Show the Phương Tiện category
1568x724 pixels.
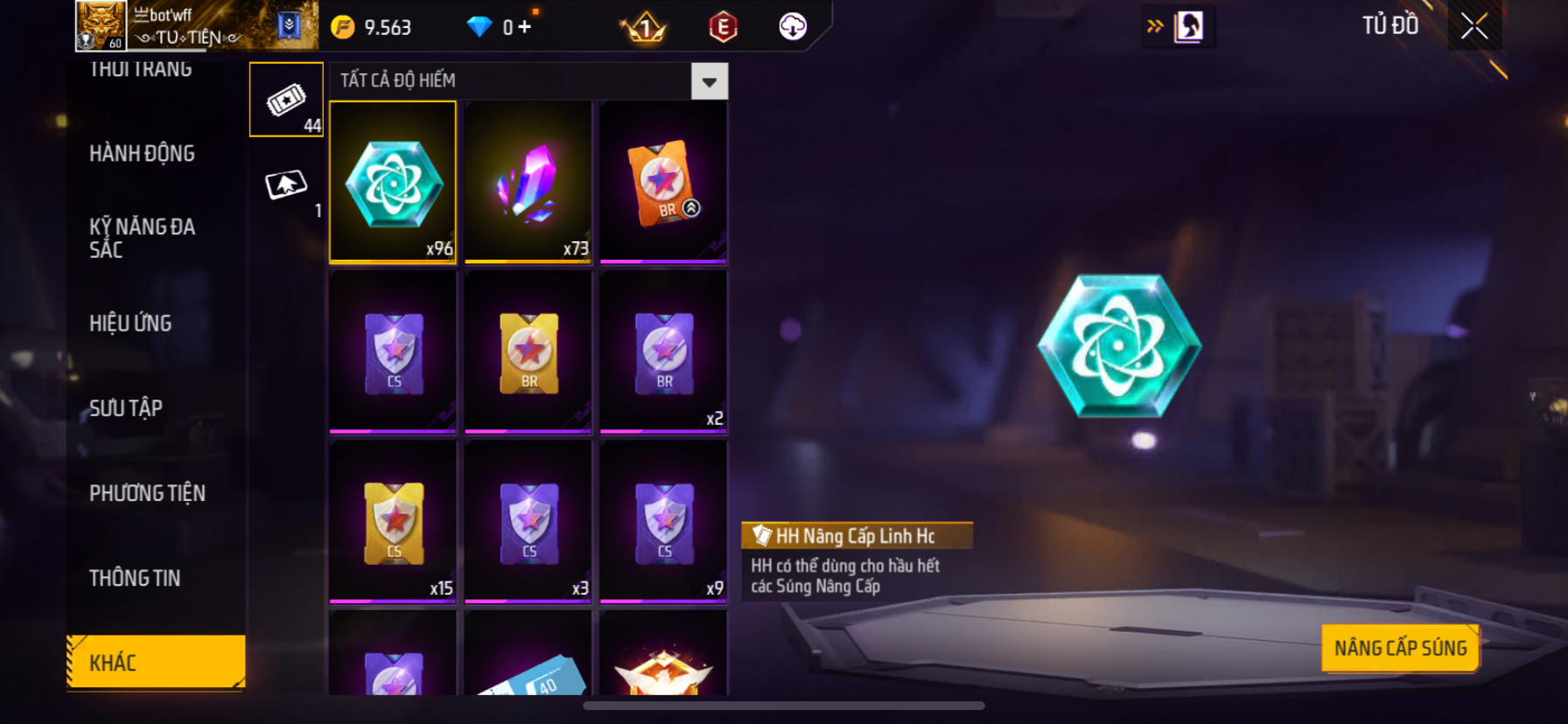pyautogui.click(x=147, y=493)
